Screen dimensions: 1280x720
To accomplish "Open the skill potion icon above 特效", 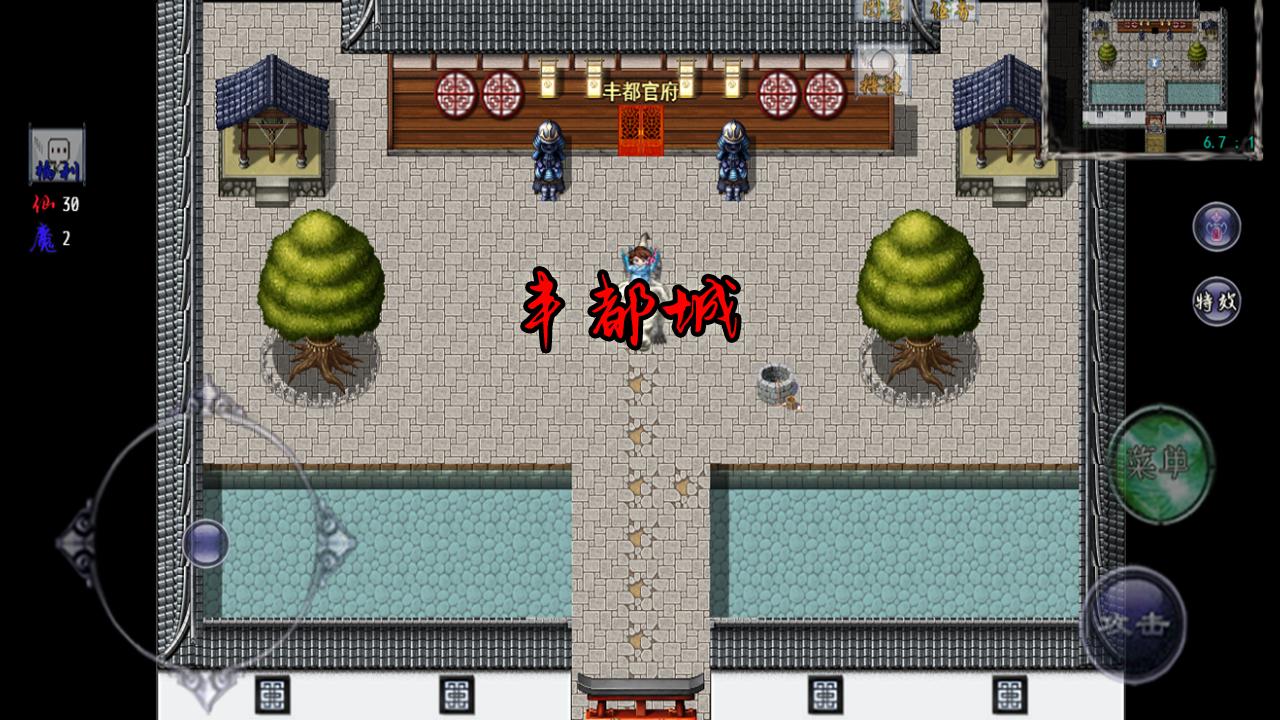I will (x=1215, y=228).
